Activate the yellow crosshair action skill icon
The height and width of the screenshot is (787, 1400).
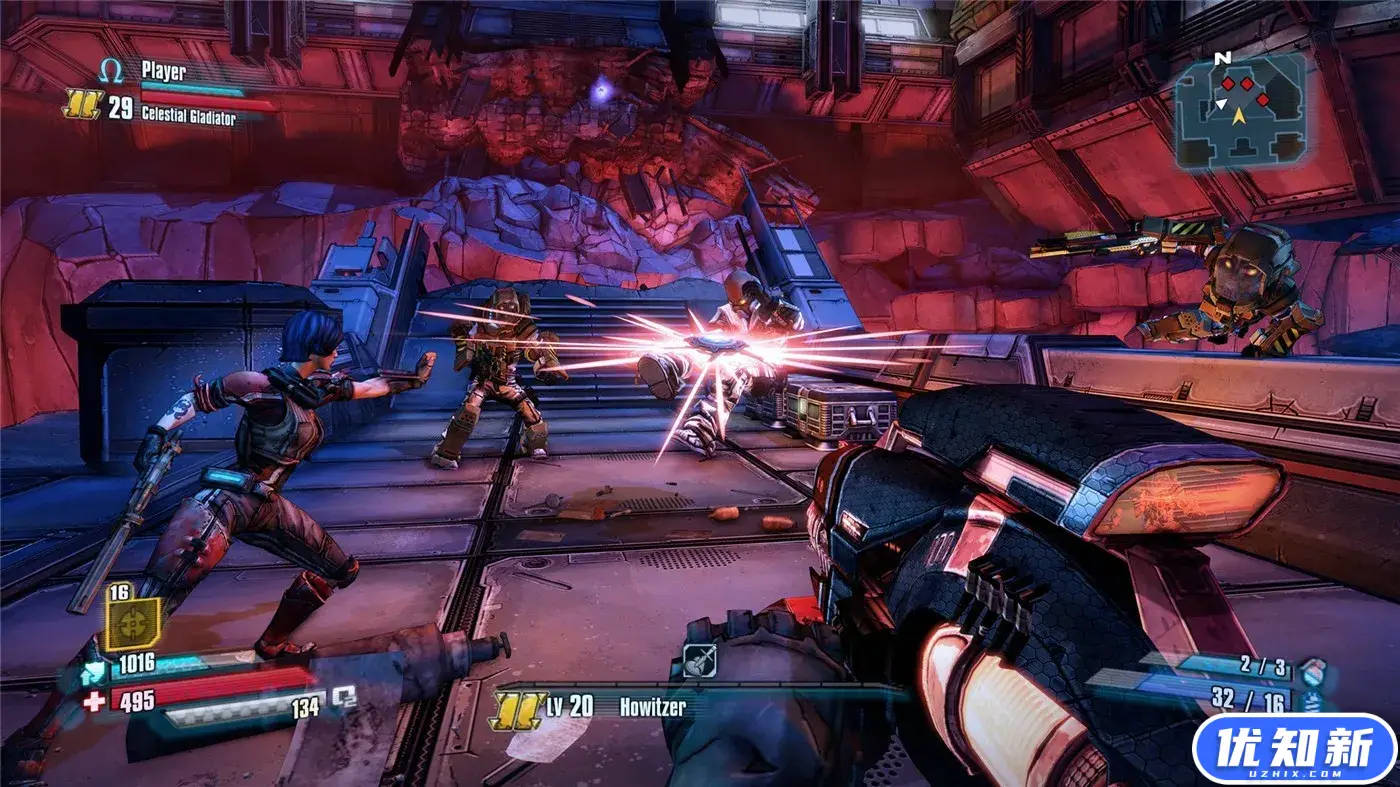tap(133, 625)
